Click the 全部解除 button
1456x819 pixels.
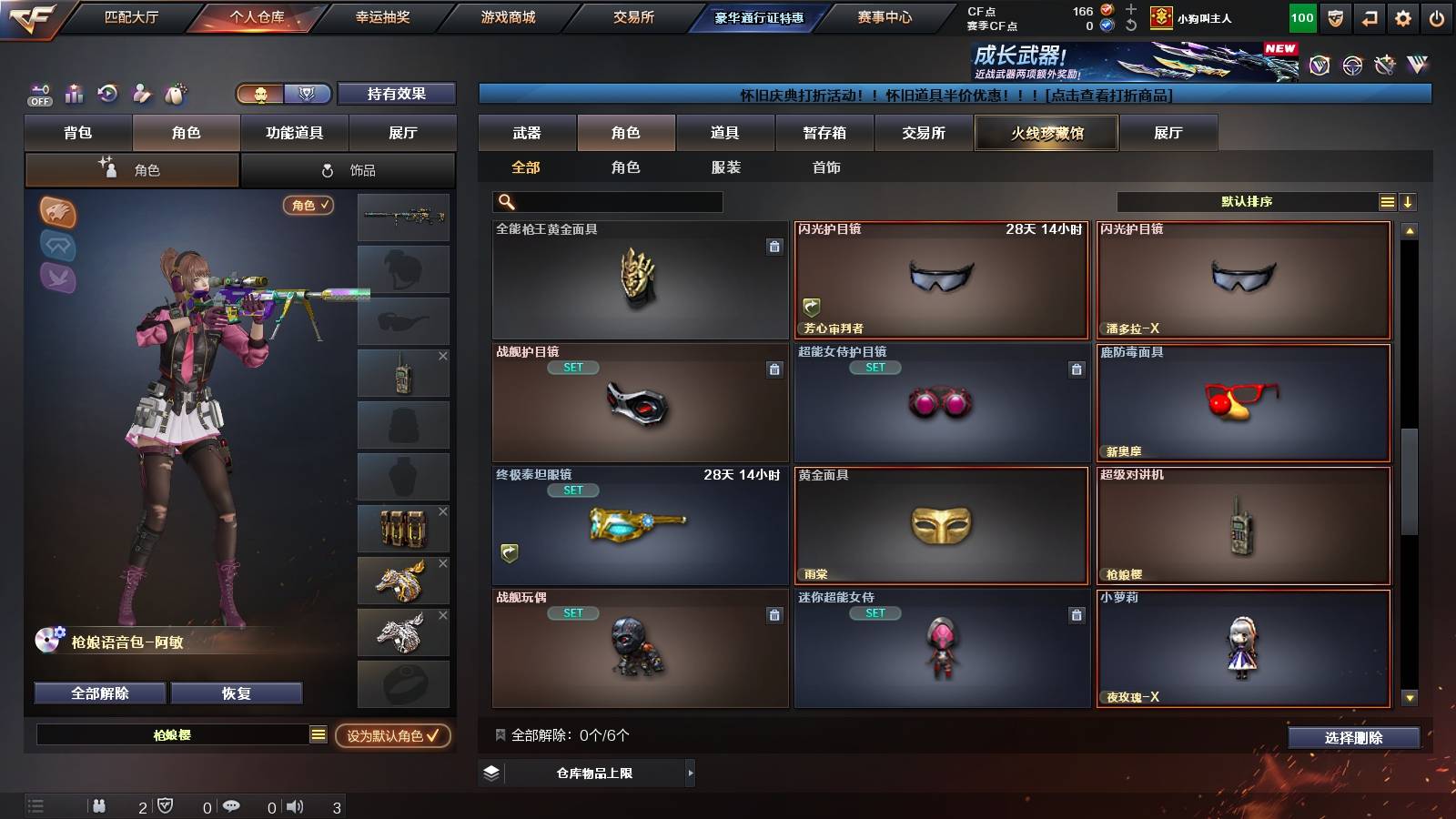click(98, 693)
